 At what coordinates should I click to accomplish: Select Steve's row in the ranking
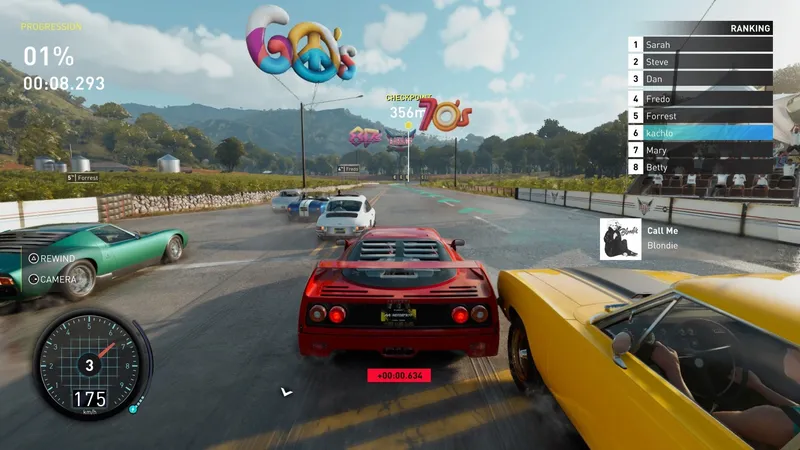700,62
